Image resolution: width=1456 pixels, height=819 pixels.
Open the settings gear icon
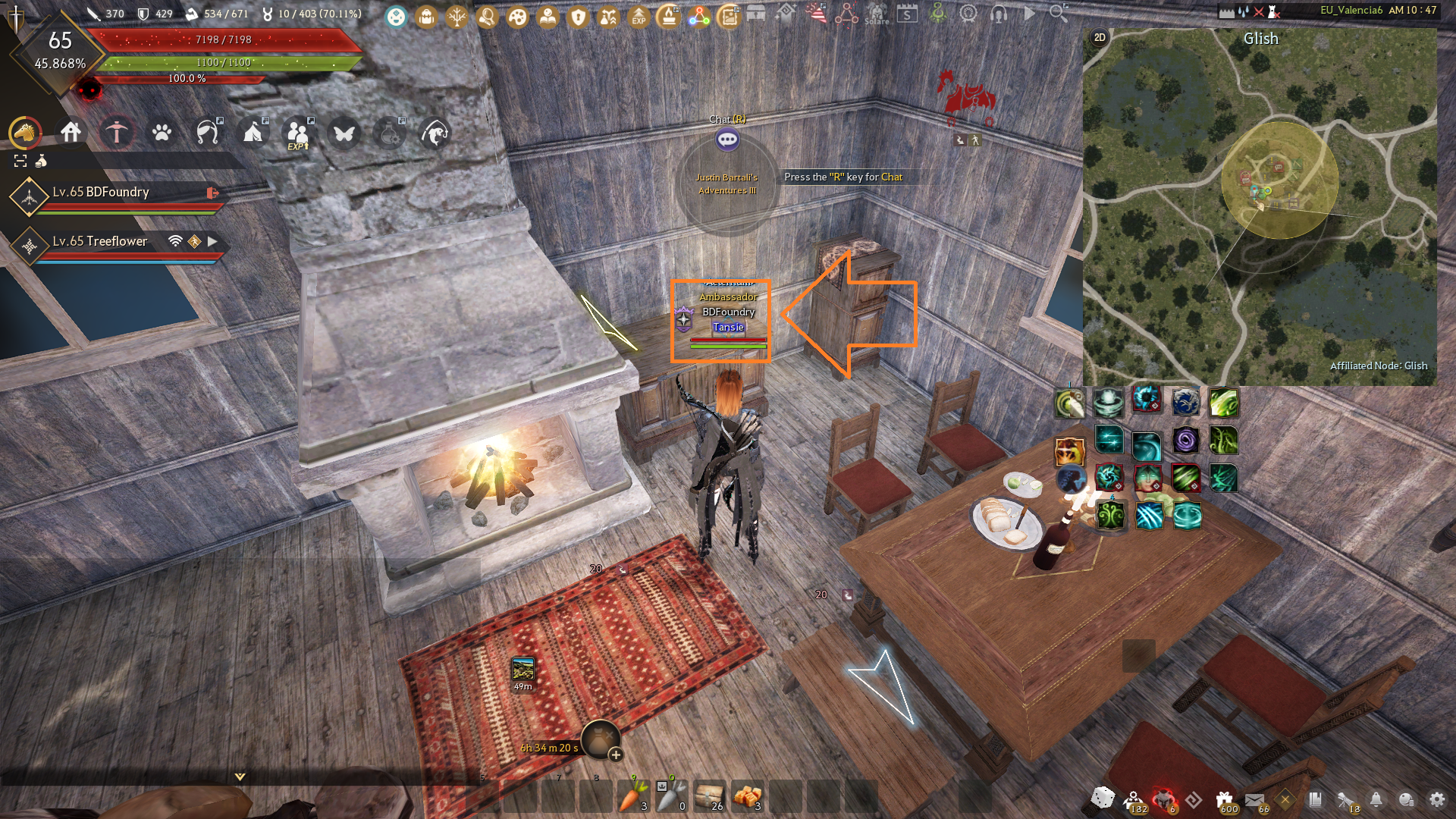point(1436,799)
